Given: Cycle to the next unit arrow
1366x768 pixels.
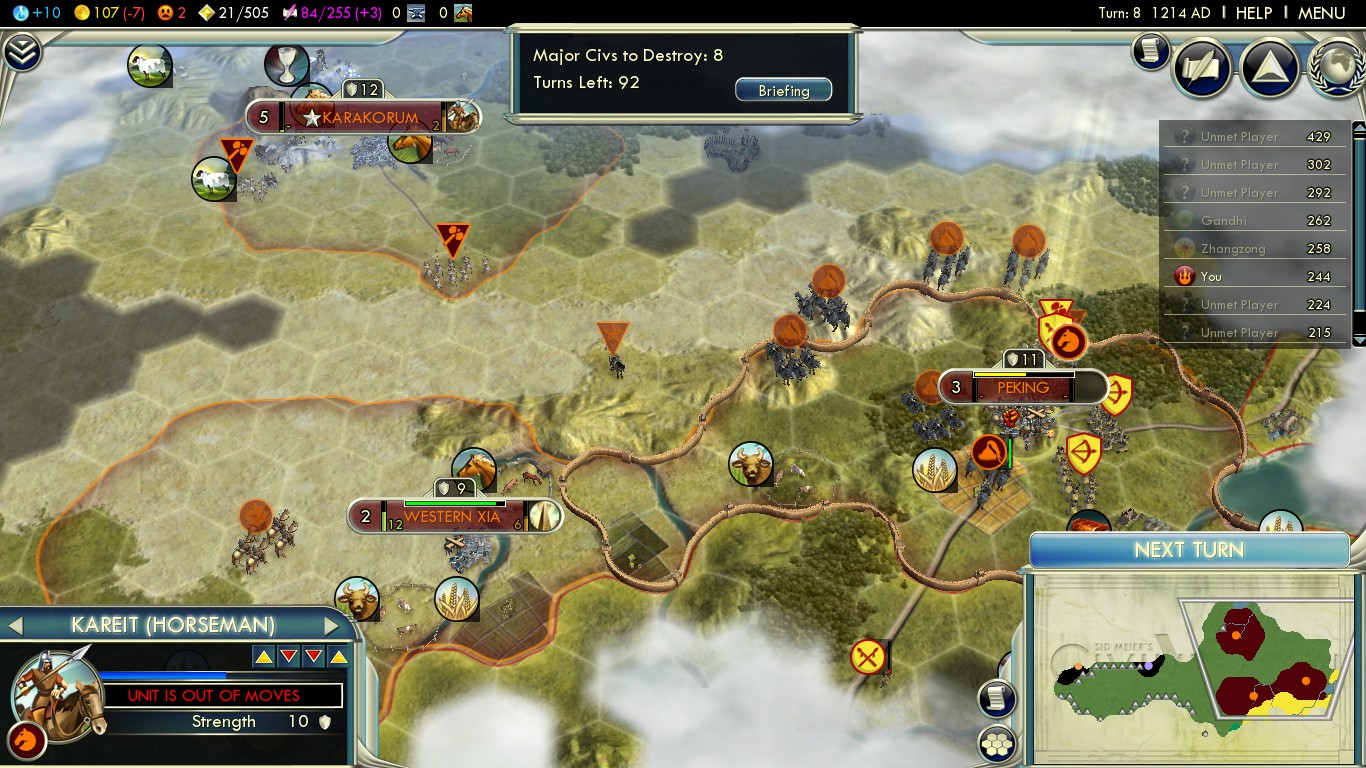Looking at the screenshot, I should [332, 626].
